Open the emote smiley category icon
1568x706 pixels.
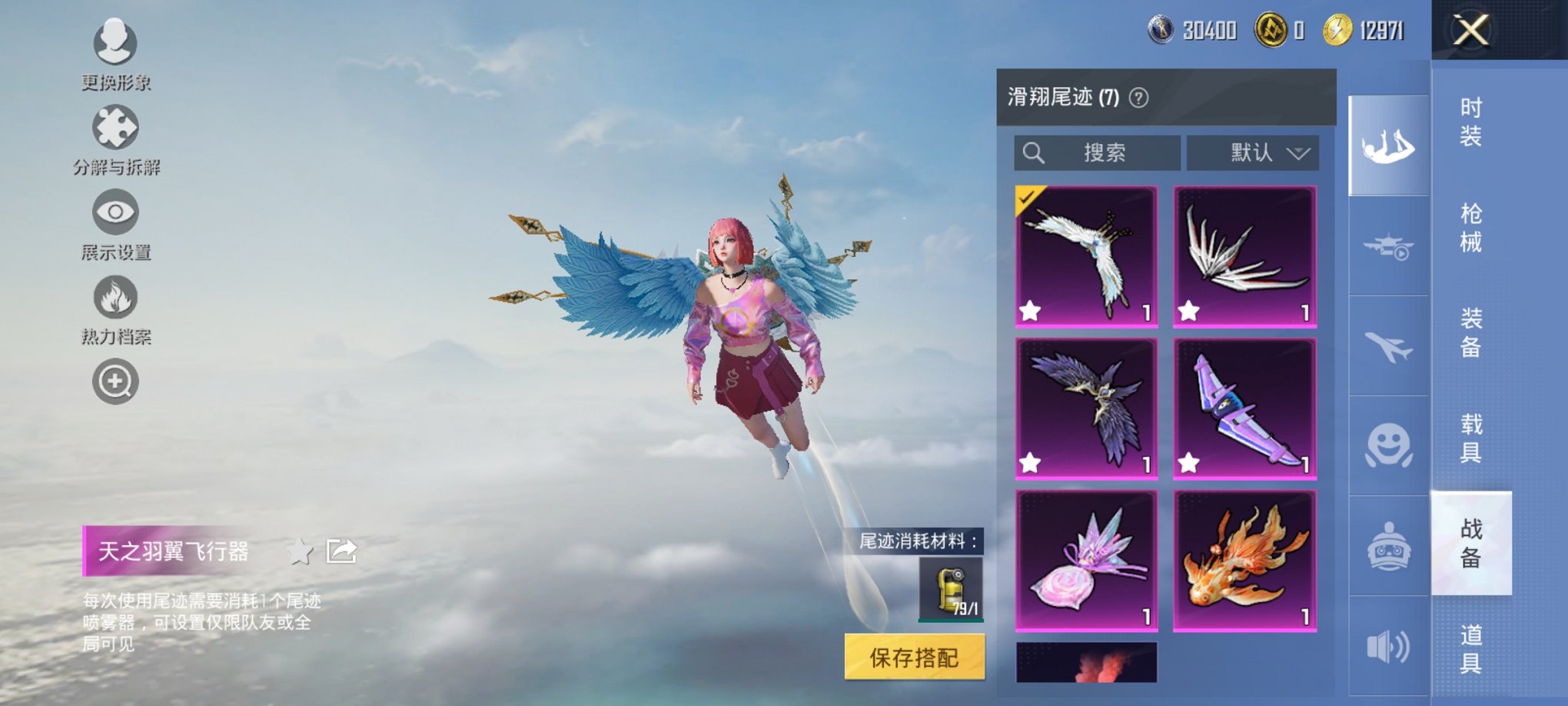click(x=1387, y=442)
